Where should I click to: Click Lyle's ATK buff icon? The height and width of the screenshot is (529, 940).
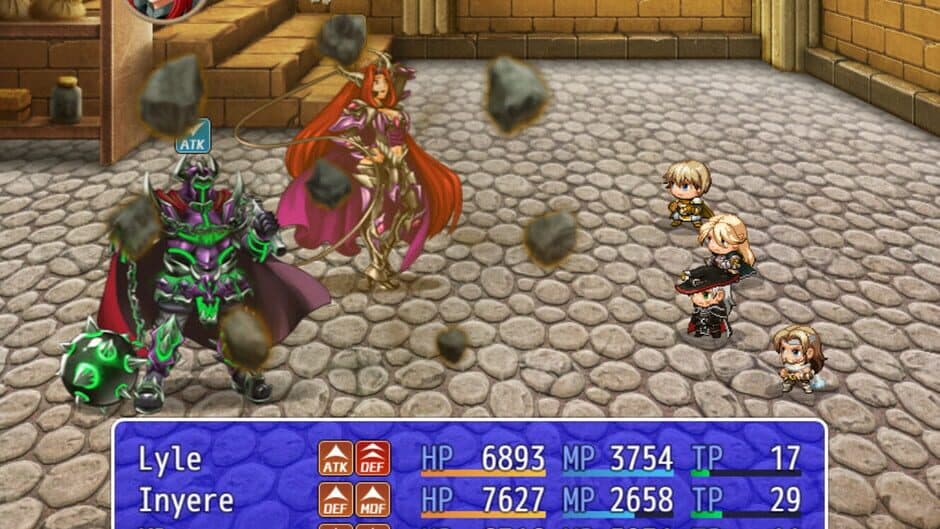[335, 459]
